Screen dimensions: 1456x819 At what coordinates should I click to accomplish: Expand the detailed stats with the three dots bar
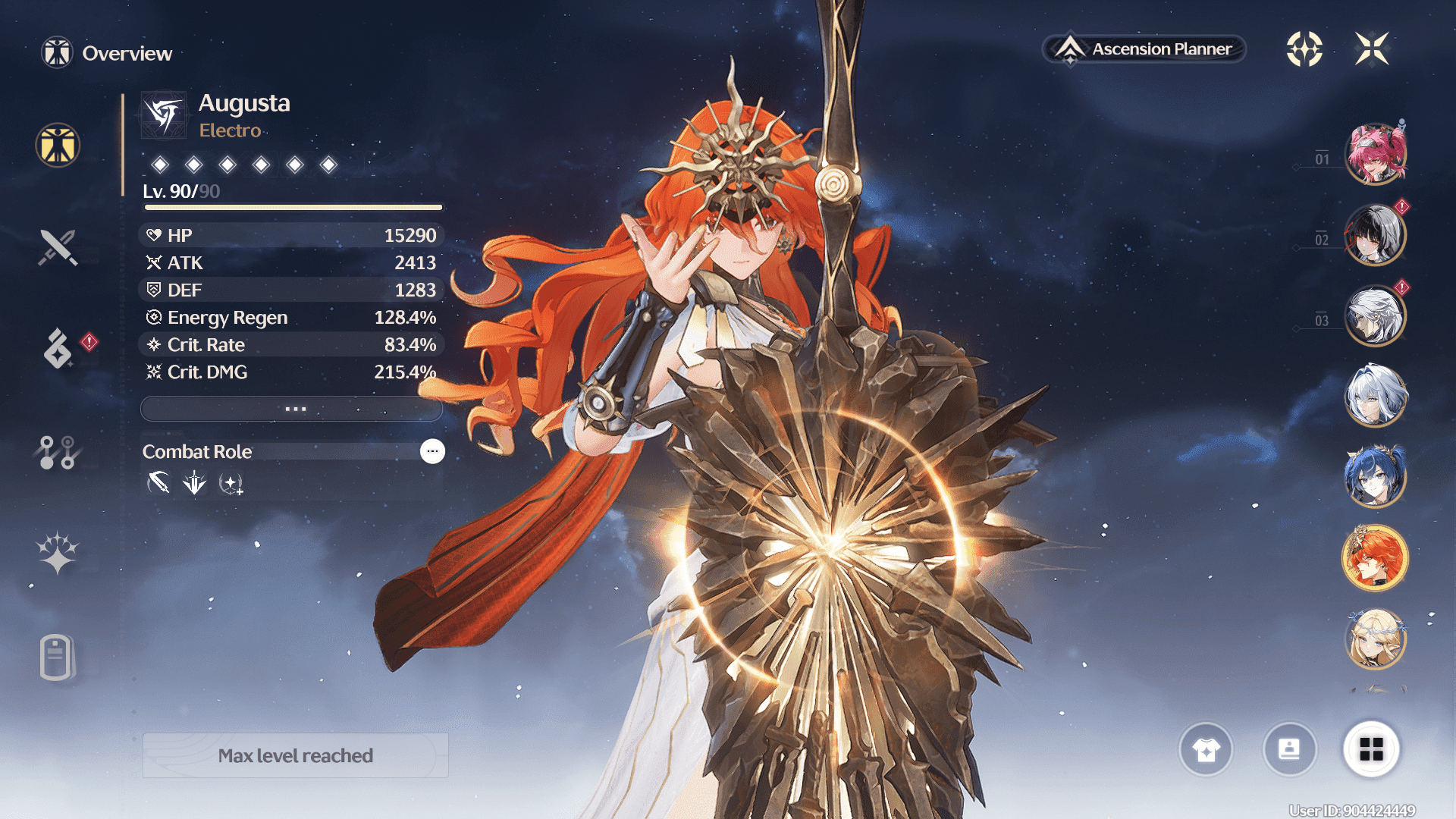click(292, 409)
